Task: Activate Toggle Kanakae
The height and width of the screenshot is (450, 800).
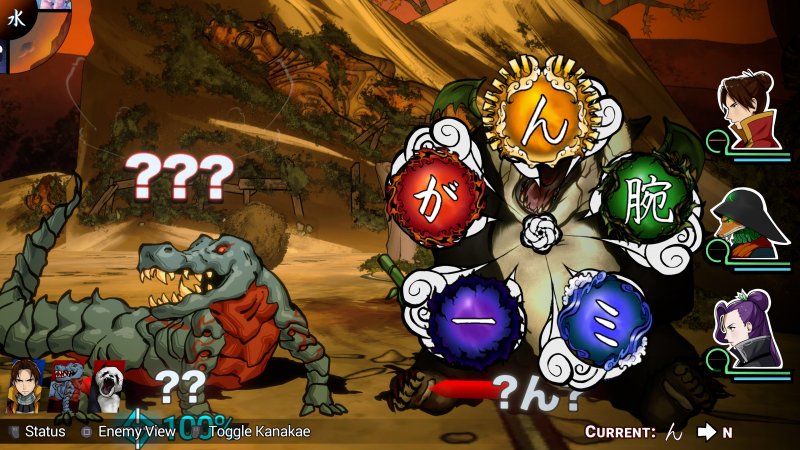Action: coord(258,431)
